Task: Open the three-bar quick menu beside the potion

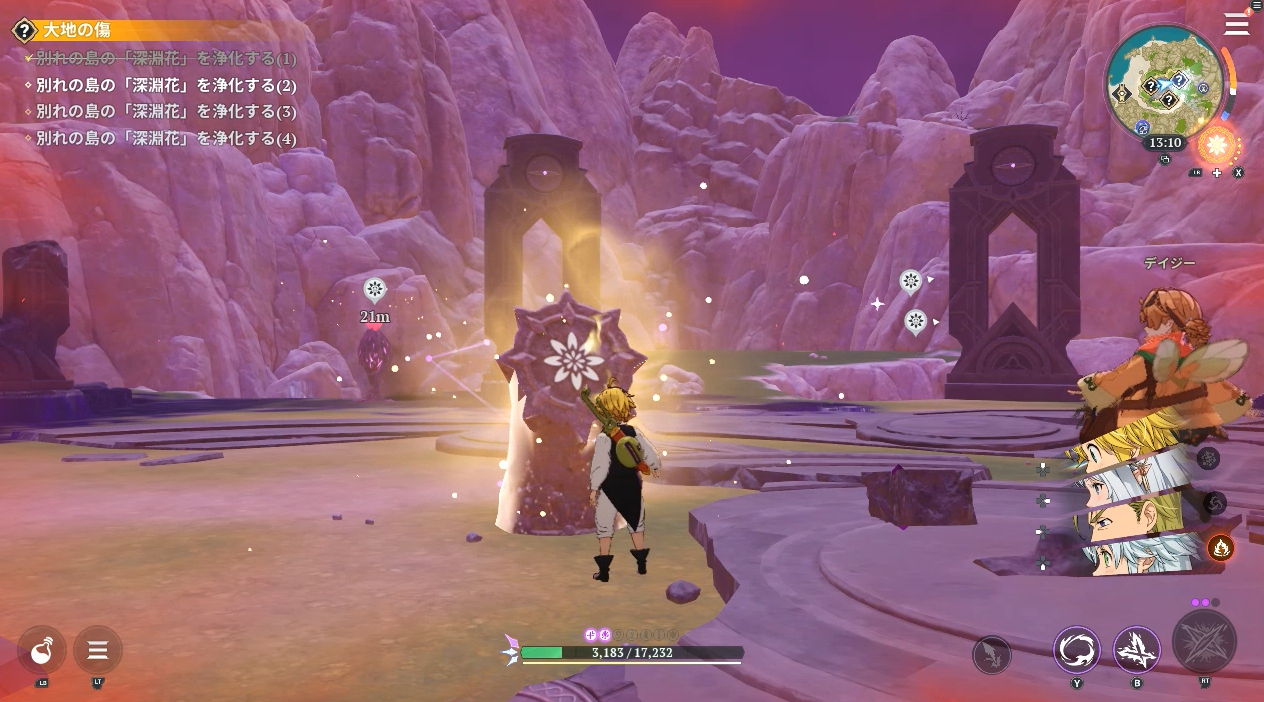Action: click(97, 651)
